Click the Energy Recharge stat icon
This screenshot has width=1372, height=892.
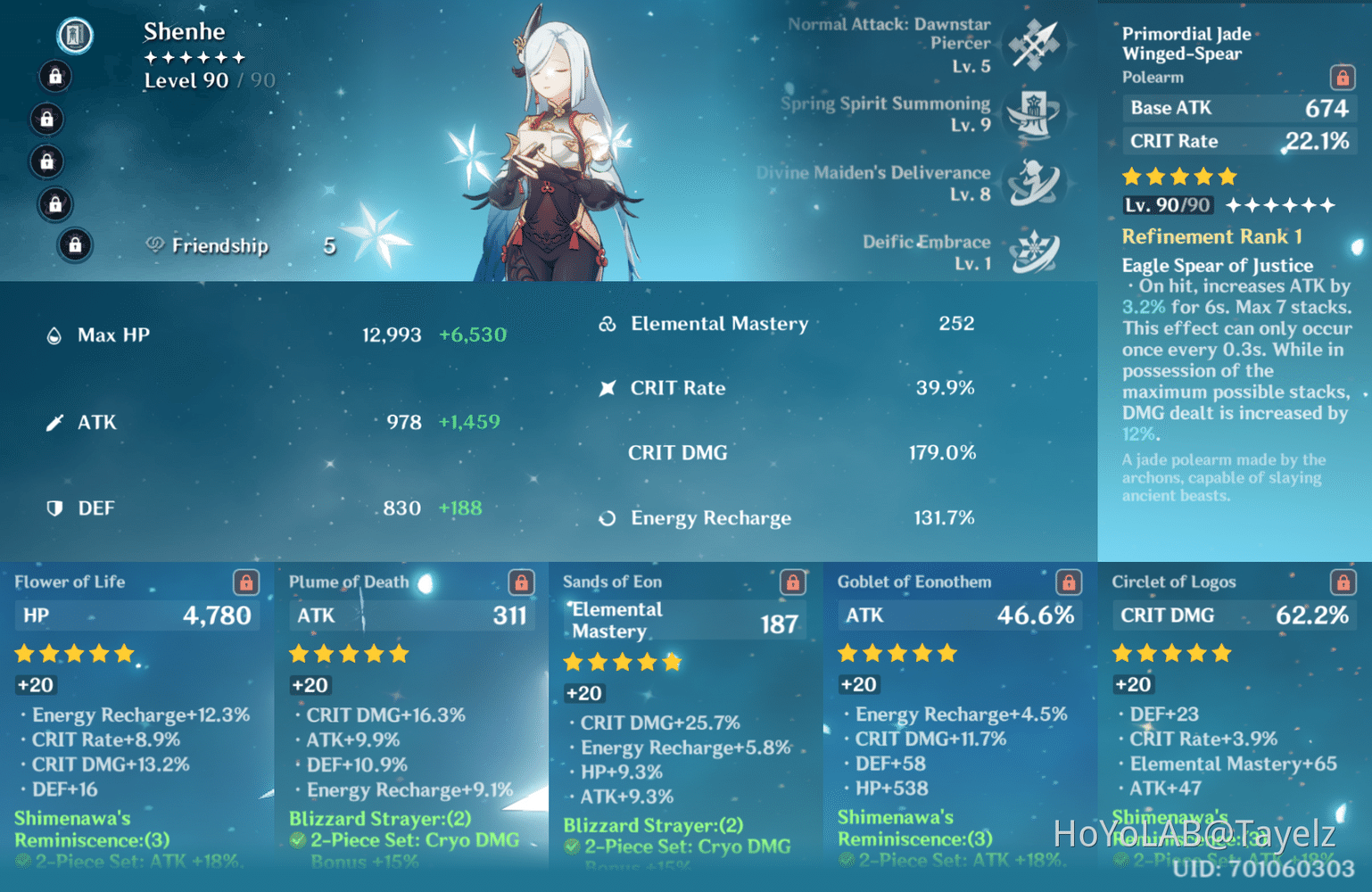coord(608,517)
